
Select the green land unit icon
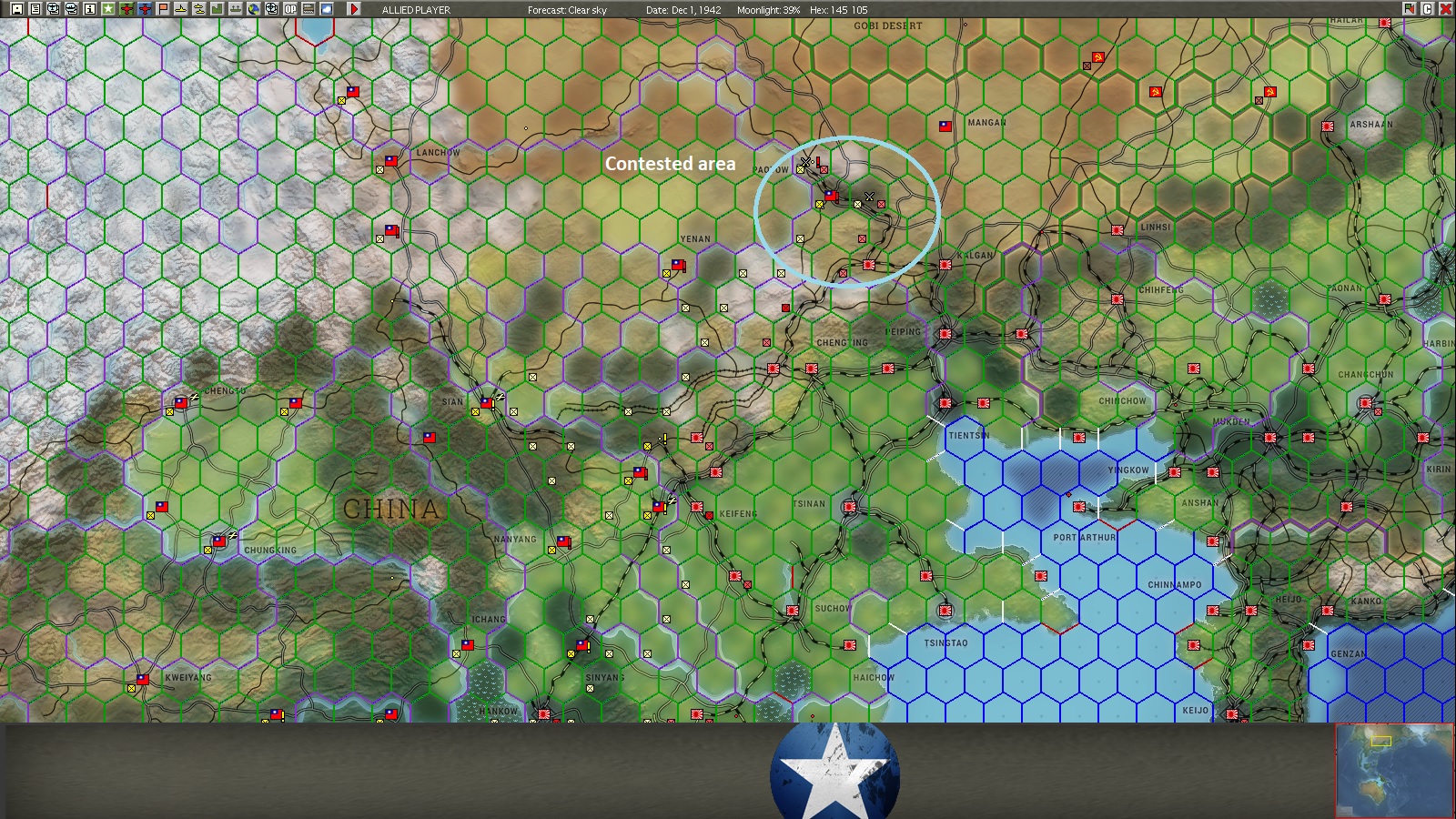[216, 8]
